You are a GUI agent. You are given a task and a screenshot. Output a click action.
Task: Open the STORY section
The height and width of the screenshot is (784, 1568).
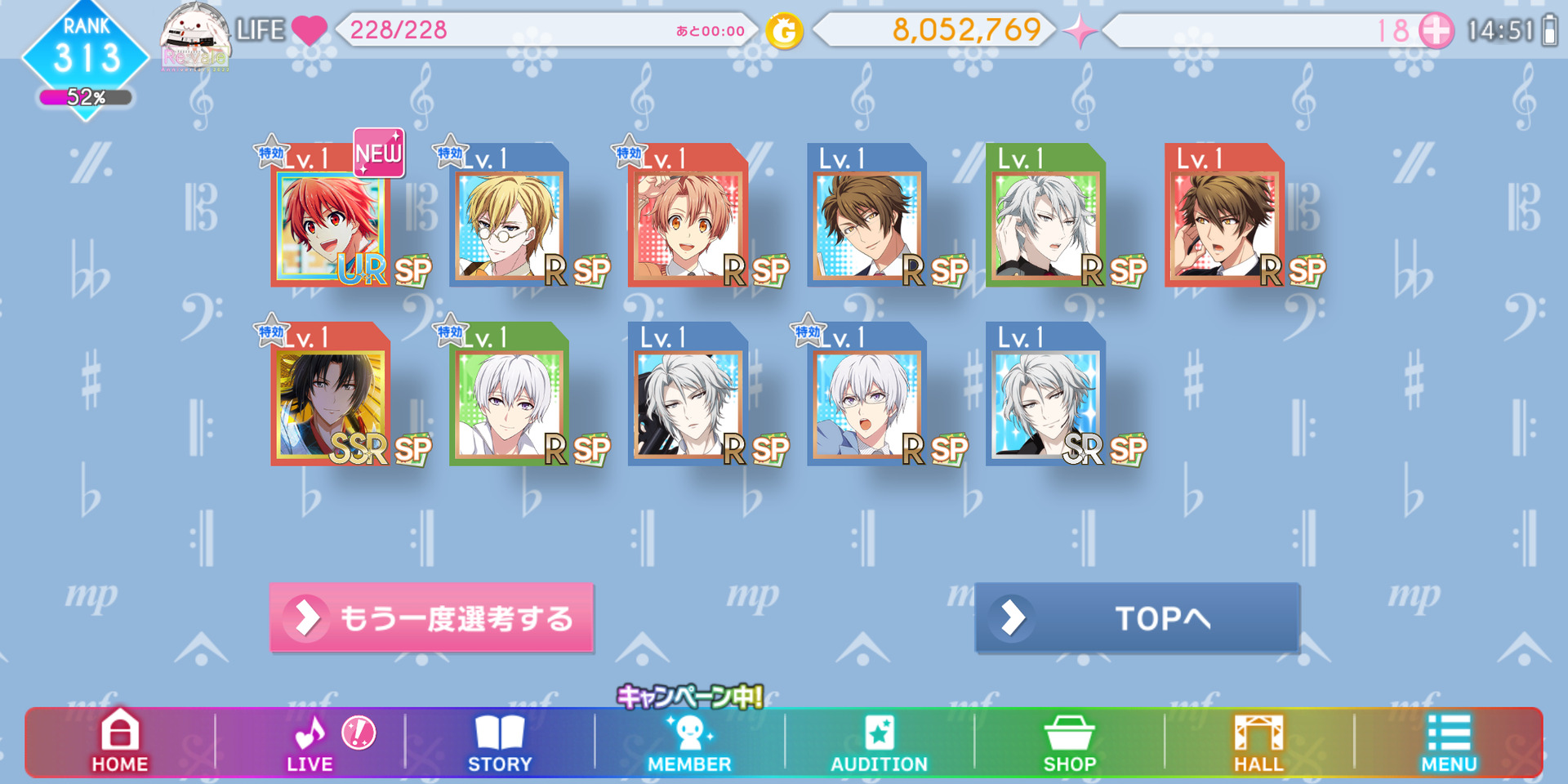pos(500,742)
